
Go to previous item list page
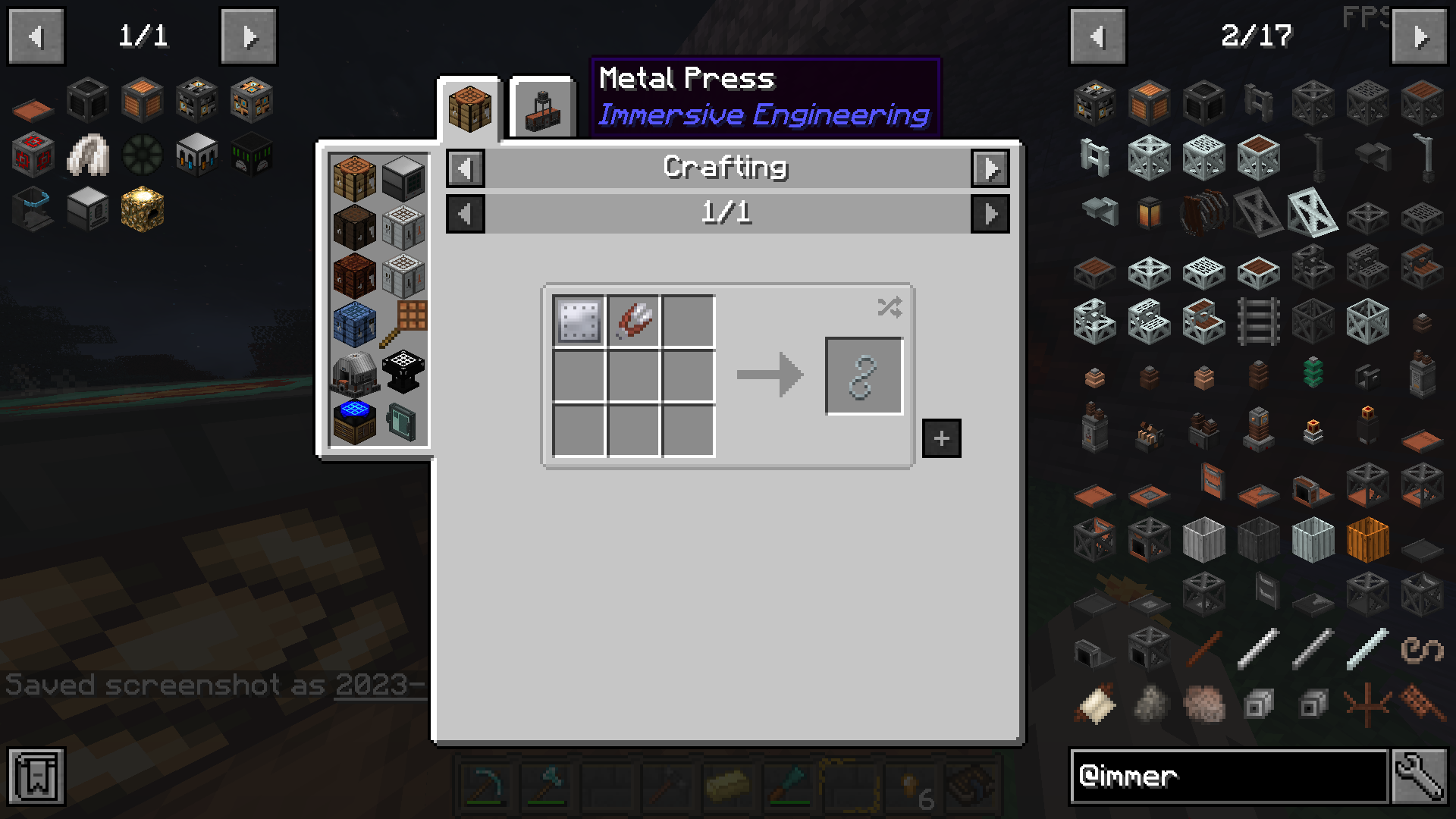(1097, 36)
